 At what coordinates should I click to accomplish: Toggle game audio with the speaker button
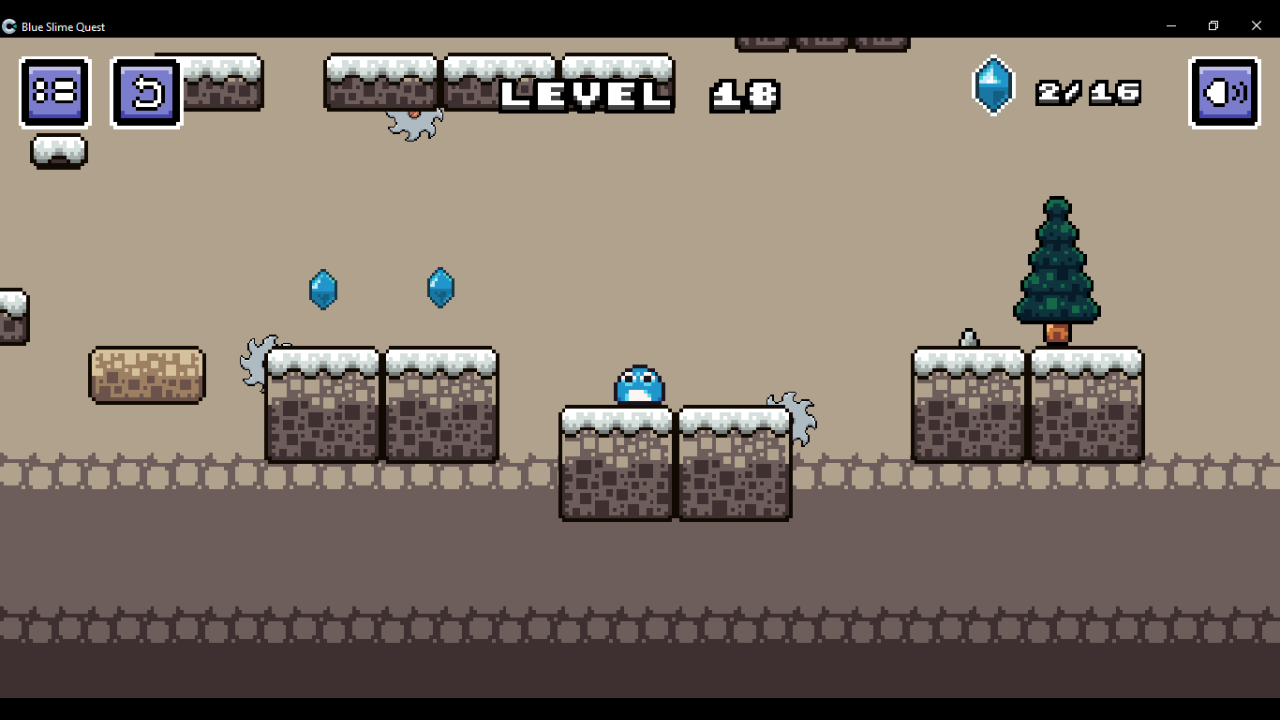coord(1224,92)
